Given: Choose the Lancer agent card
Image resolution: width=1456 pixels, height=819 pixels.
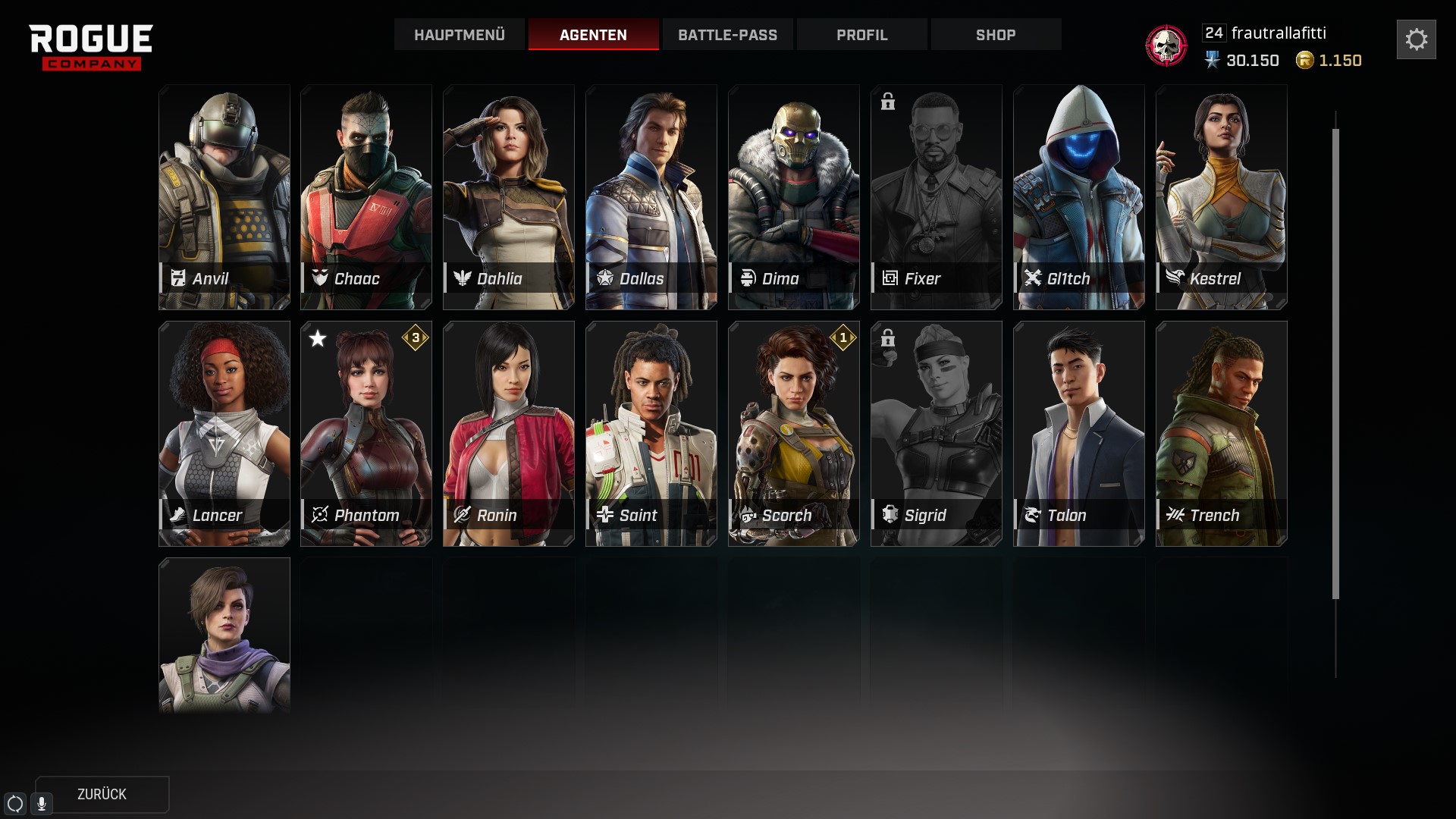Looking at the screenshot, I should pyautogui.click(x=224, y=433).
